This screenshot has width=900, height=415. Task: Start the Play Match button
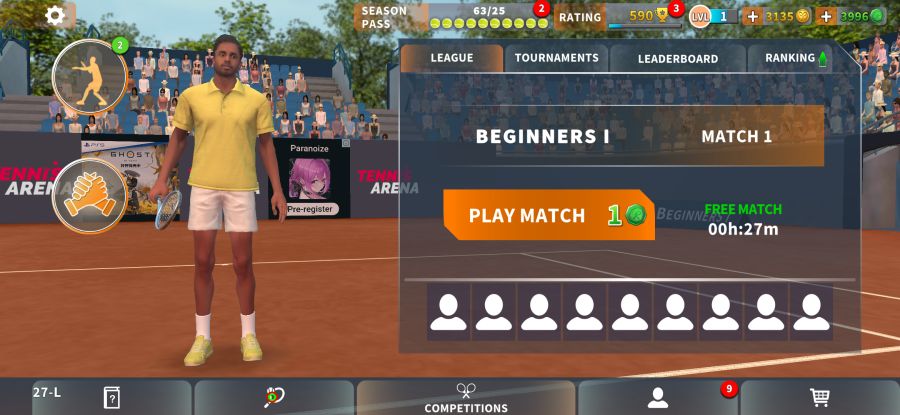click(x=548, y=215)
